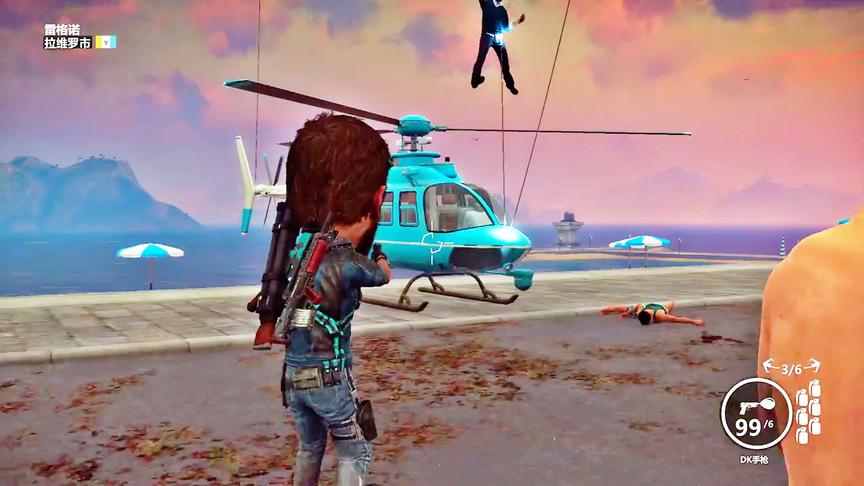Click the grenade cluster icon
This screenshot has height=486, width=864.
(x=808, y=410)
